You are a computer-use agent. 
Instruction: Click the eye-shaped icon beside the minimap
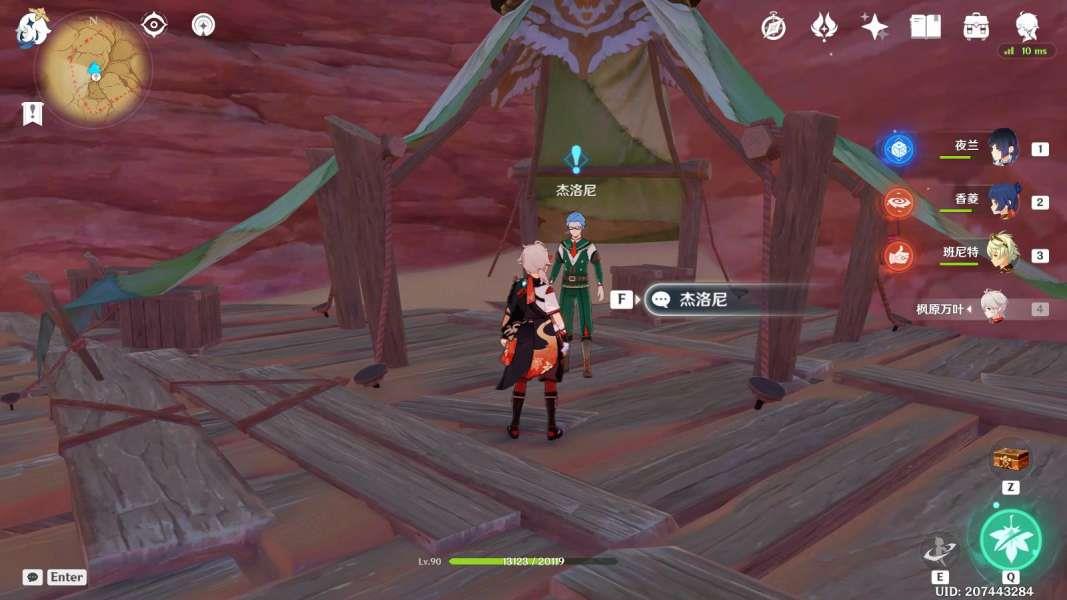point(154,25)
